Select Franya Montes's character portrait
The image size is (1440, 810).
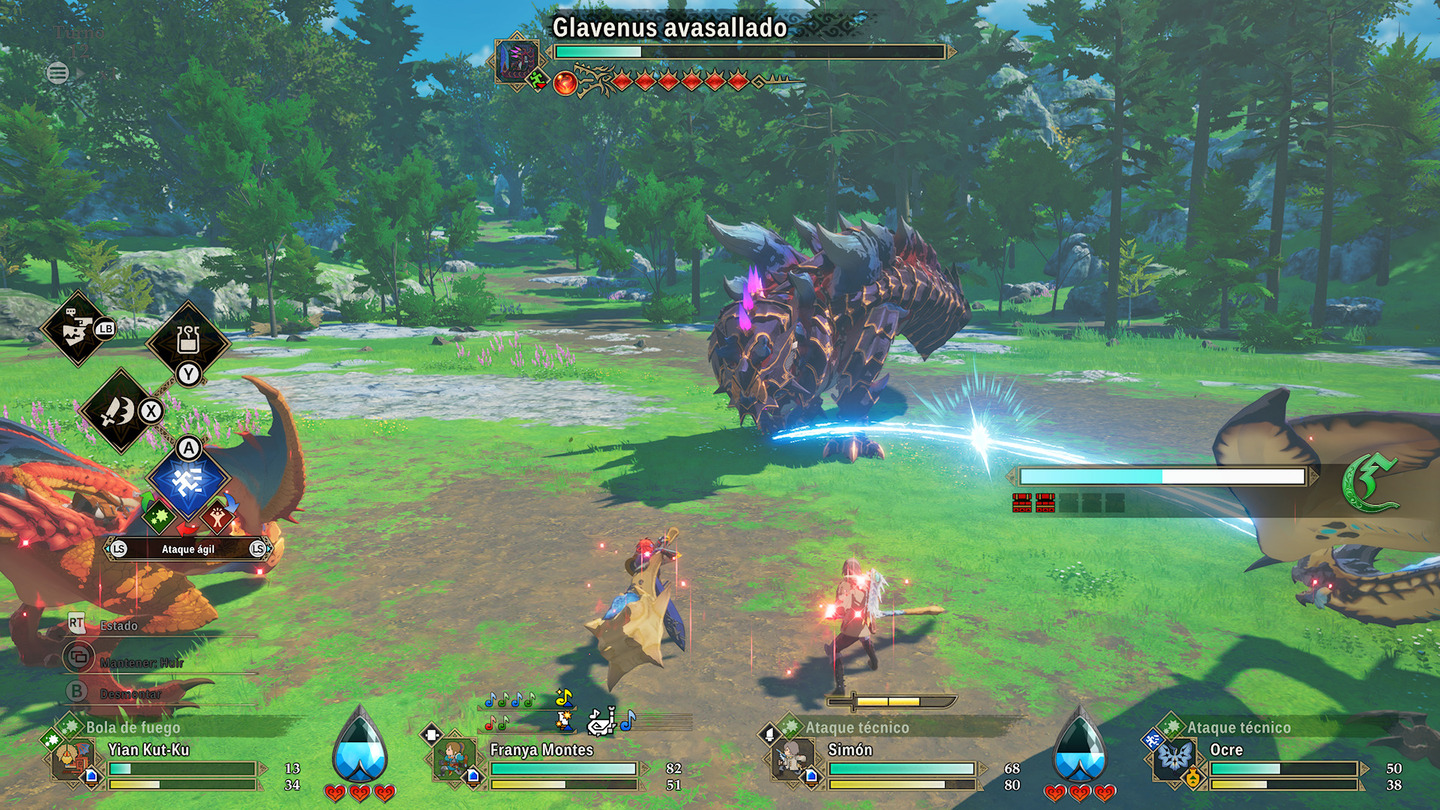456,760
